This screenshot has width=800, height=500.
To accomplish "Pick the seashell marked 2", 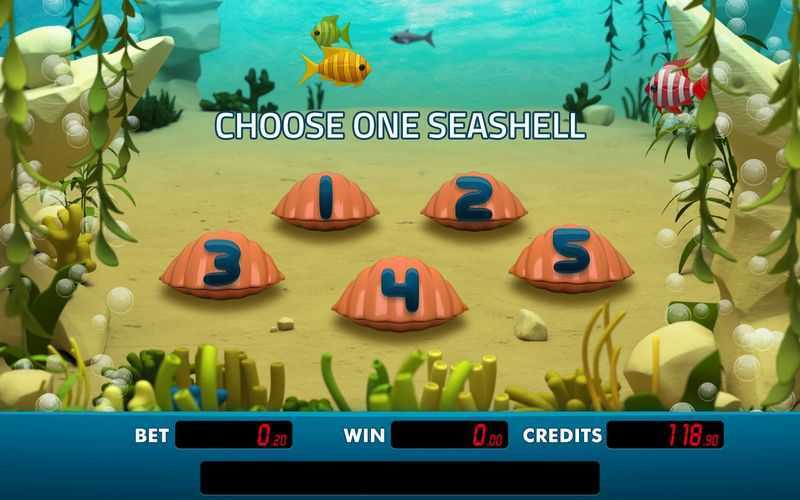I will (x=473, y=200).
